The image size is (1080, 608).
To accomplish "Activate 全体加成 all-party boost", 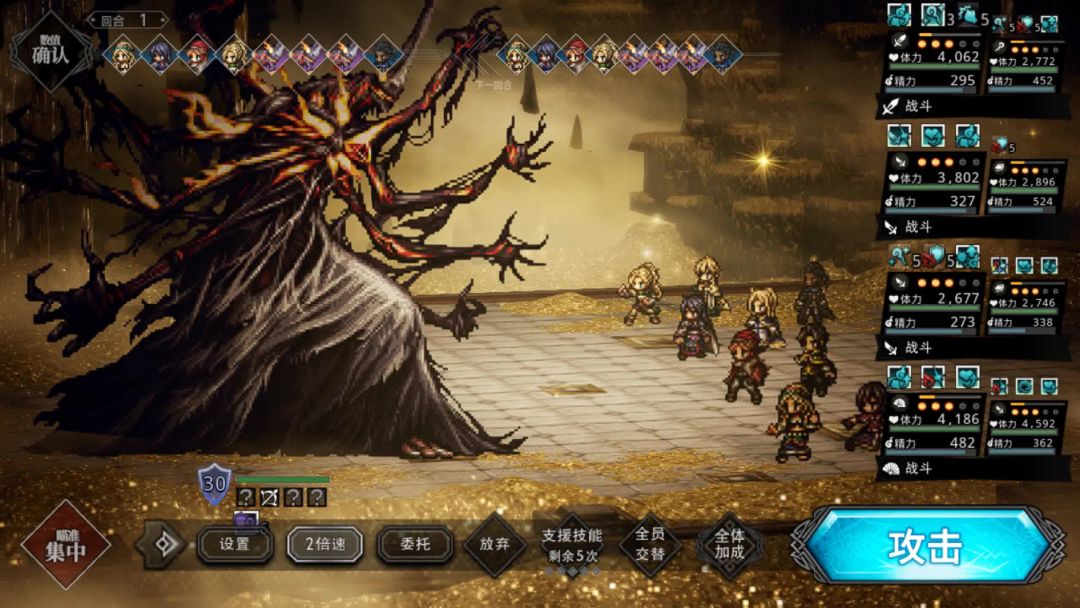I will click(729, 546).
